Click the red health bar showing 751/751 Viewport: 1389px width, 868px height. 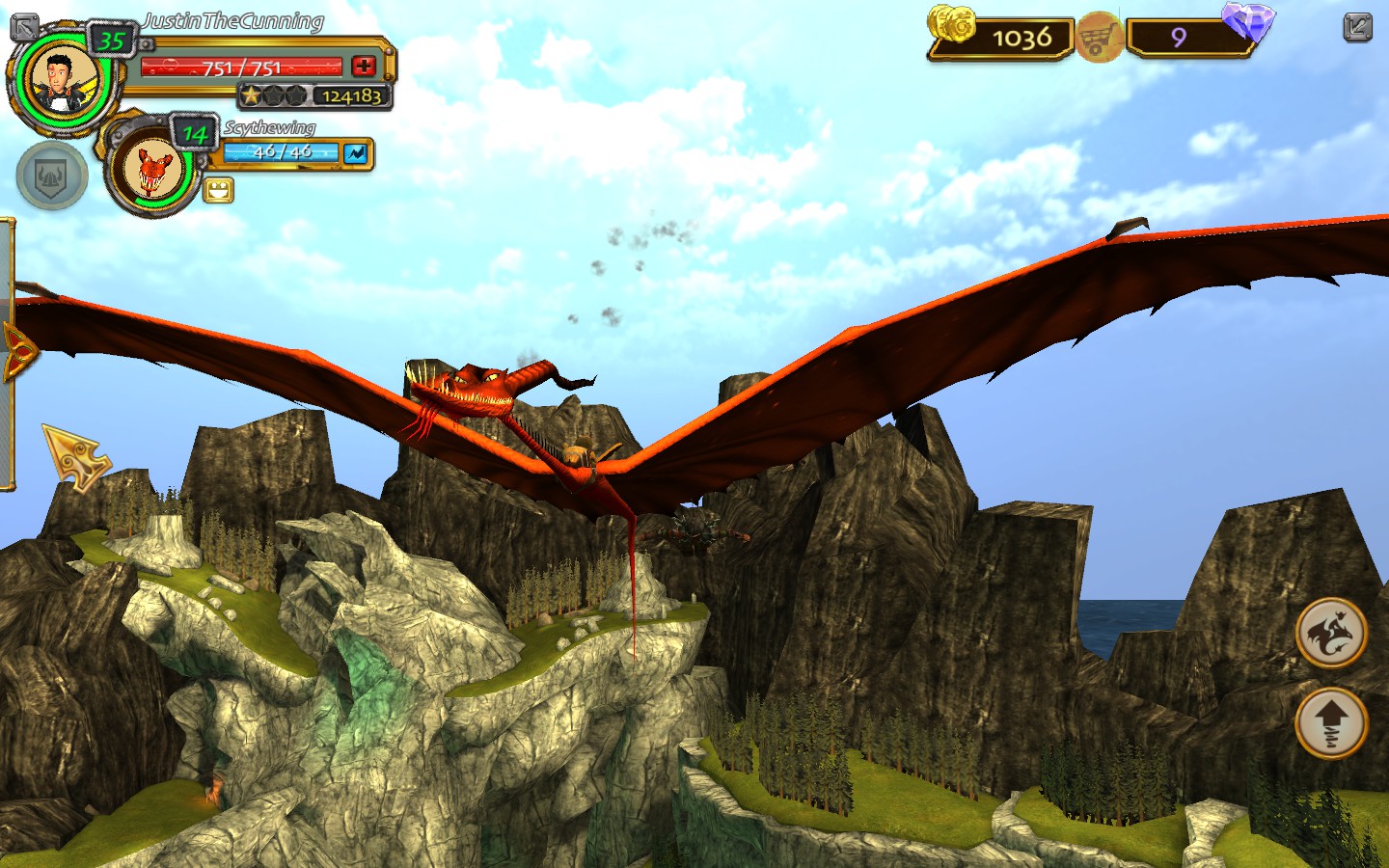click(x=241, y=67)
